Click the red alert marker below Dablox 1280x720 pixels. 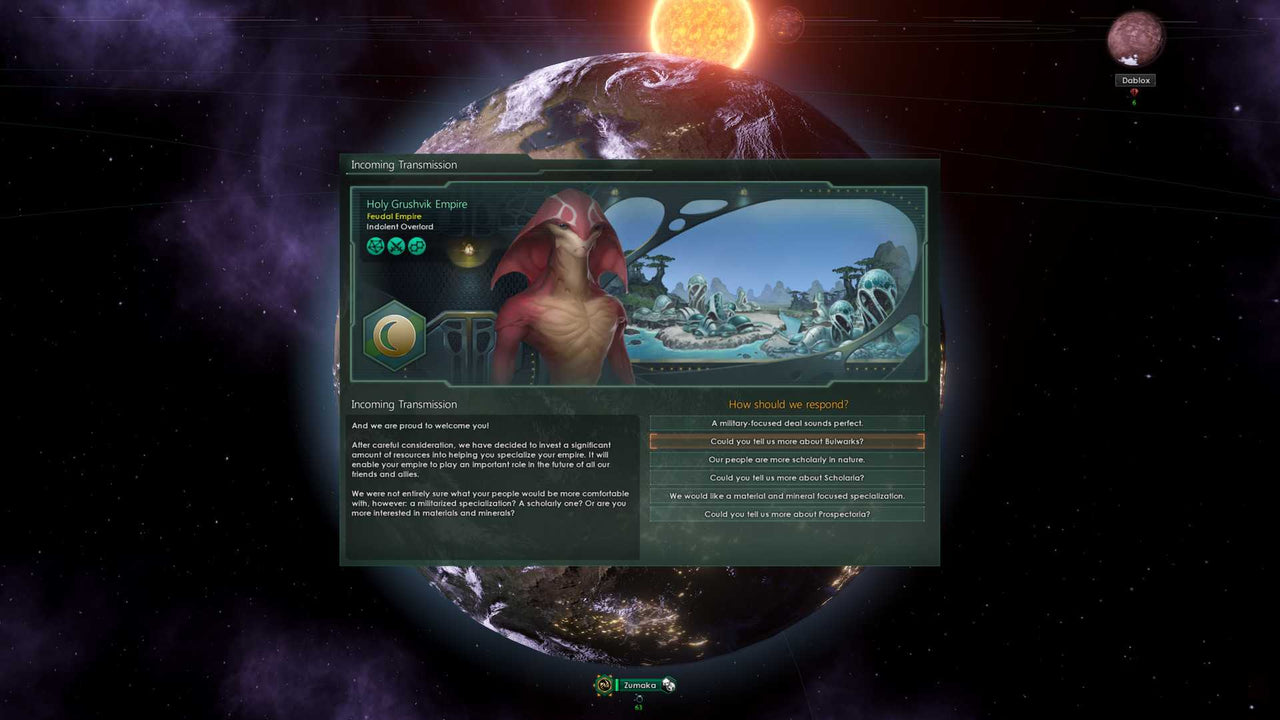tap(1134, 92)
